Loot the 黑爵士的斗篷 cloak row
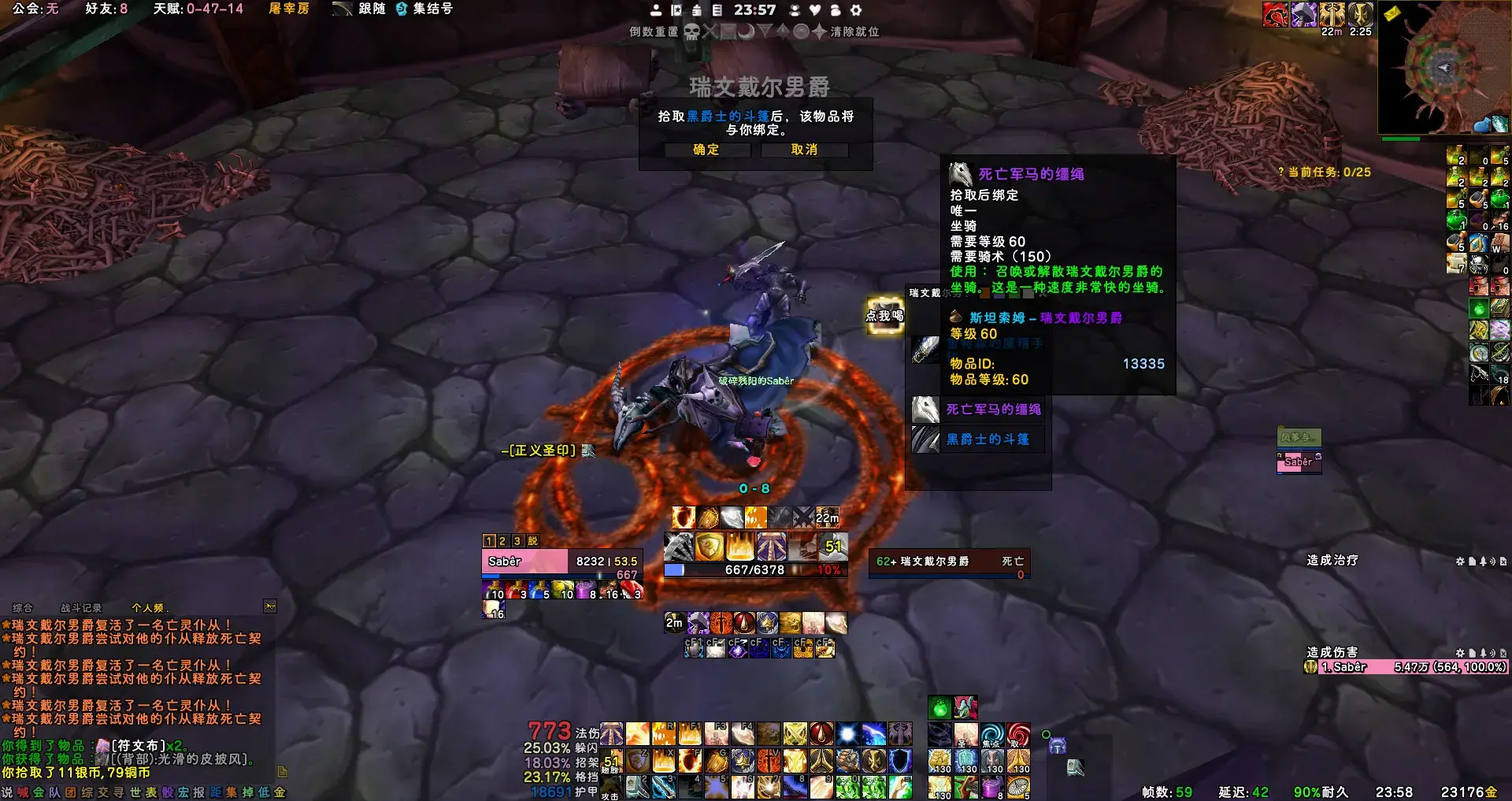 coord(988,439)
